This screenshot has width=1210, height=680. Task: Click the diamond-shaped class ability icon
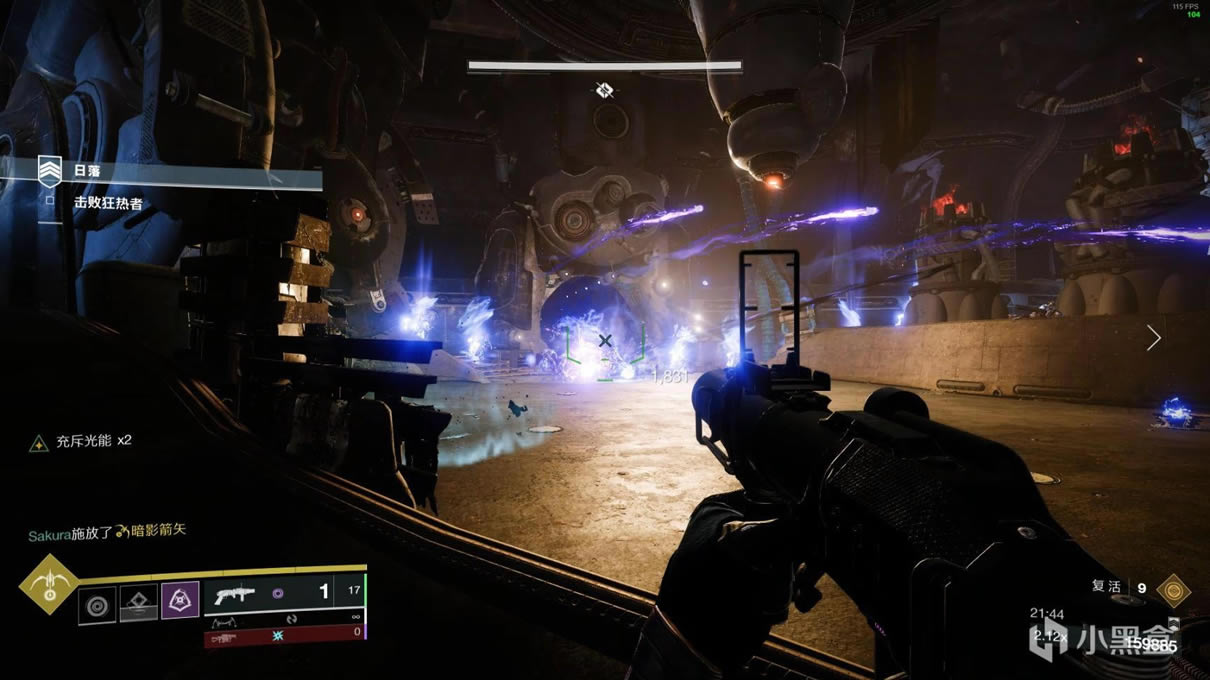click(x=139, y=601)
